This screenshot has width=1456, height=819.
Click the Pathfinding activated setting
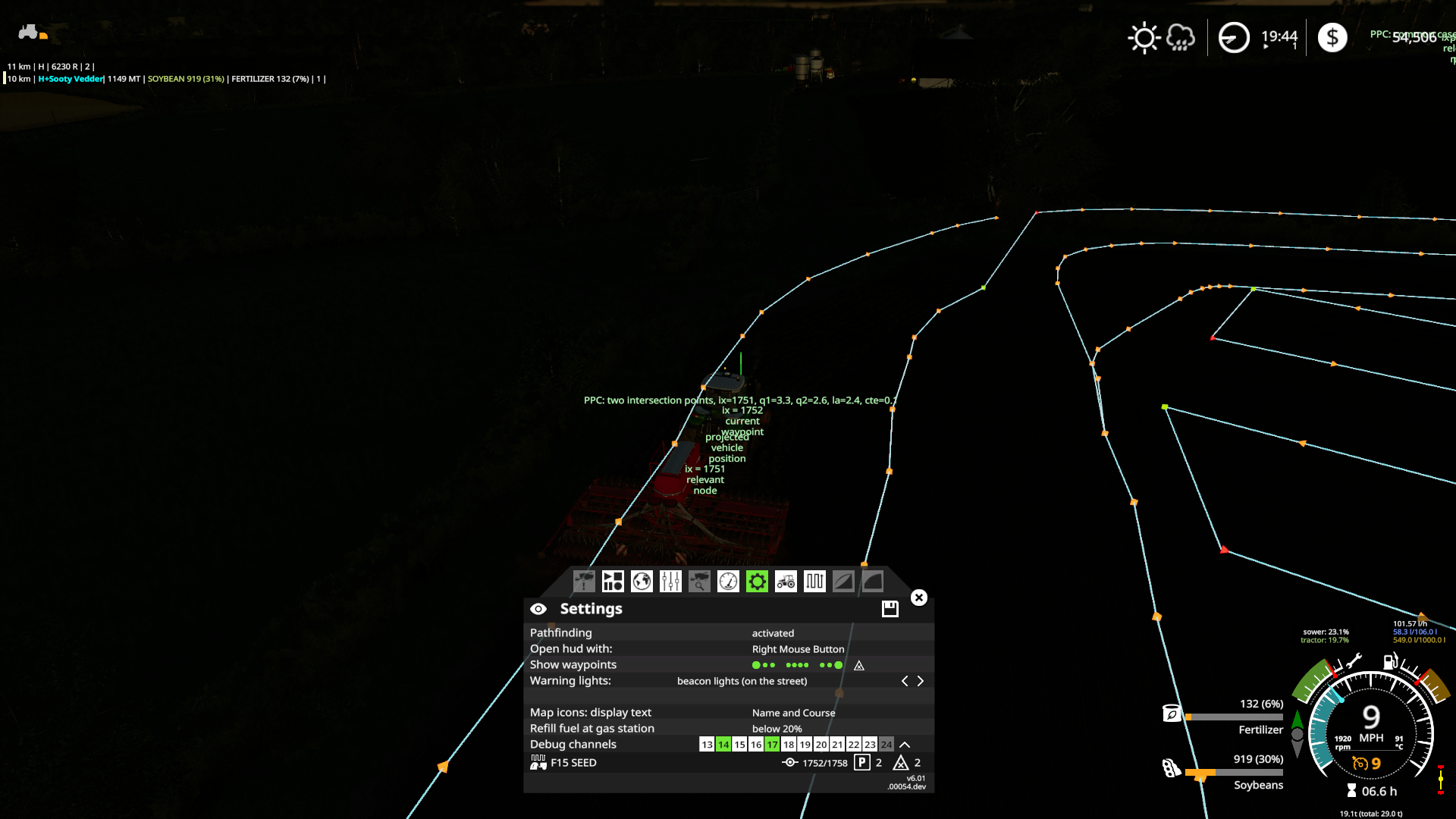772,632
